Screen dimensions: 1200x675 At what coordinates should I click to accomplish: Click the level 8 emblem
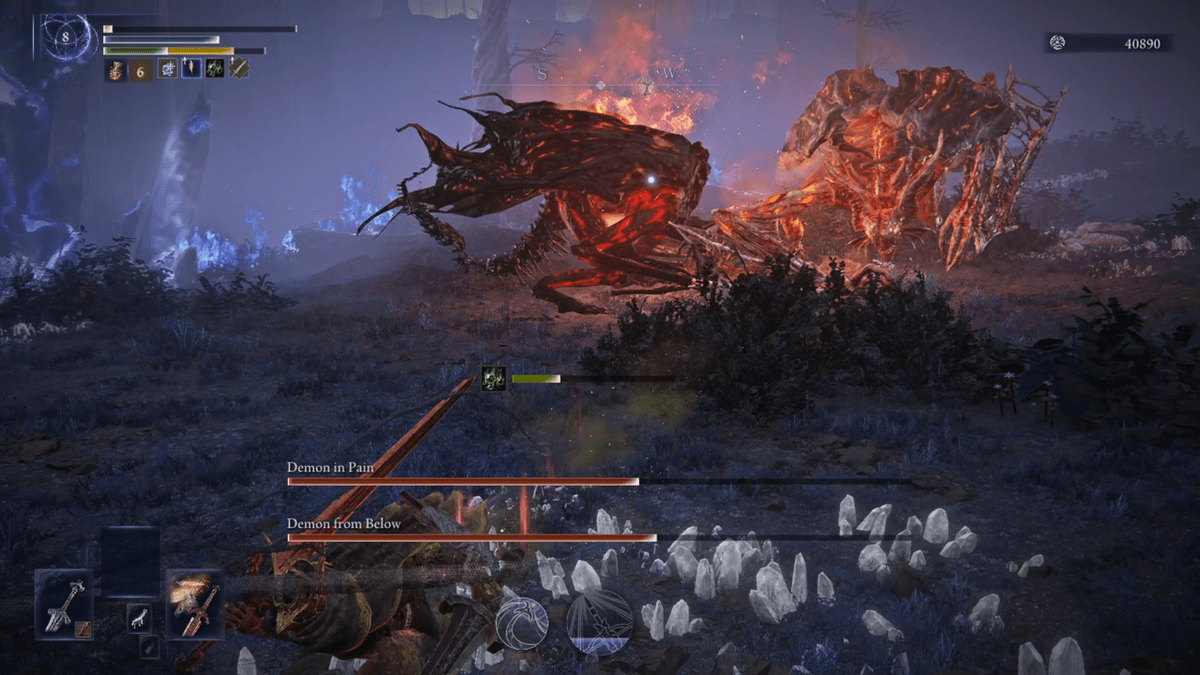67,39
